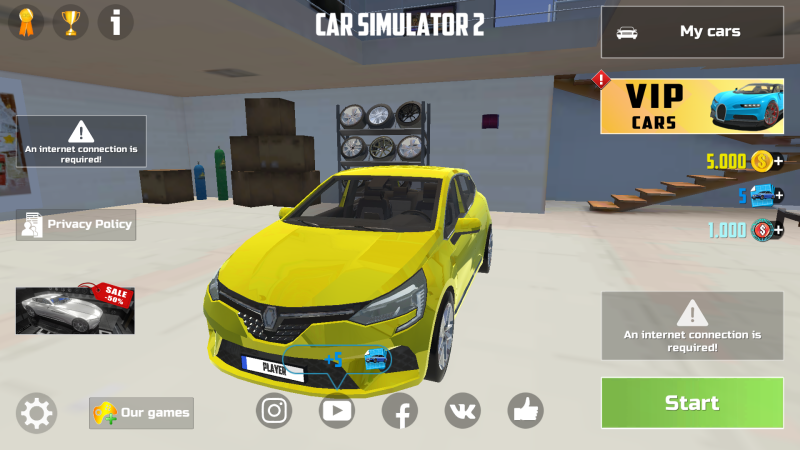This screenshot has width=800, height=450.
Task: Open the My cars garage list
Action: click(692, 32)
